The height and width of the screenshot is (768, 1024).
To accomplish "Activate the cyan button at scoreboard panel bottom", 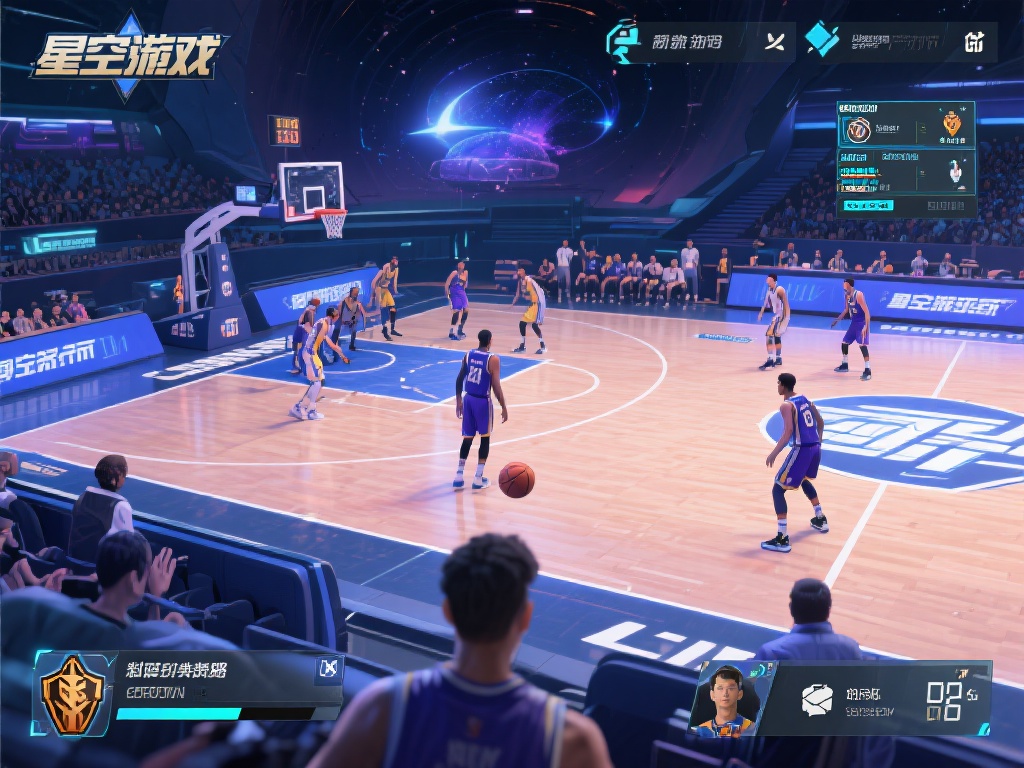I will [x=867, y=205].
